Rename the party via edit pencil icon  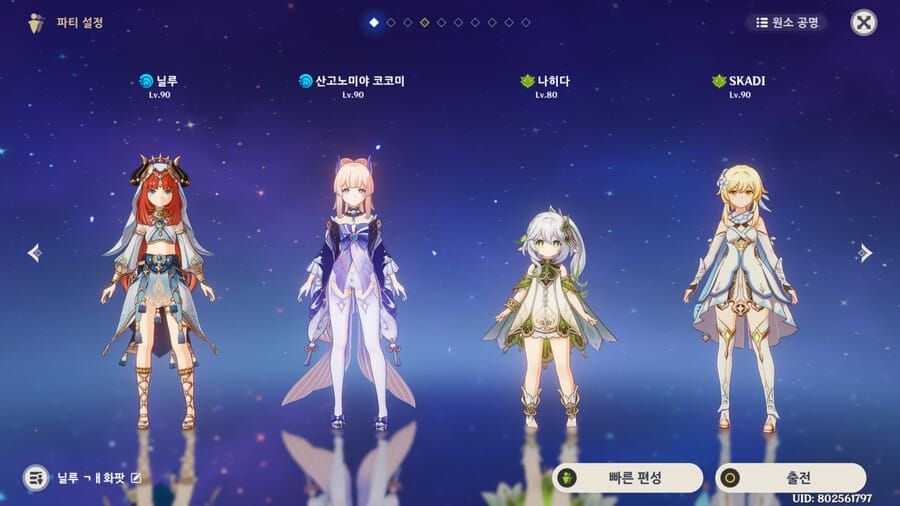(x=136, y=478)
